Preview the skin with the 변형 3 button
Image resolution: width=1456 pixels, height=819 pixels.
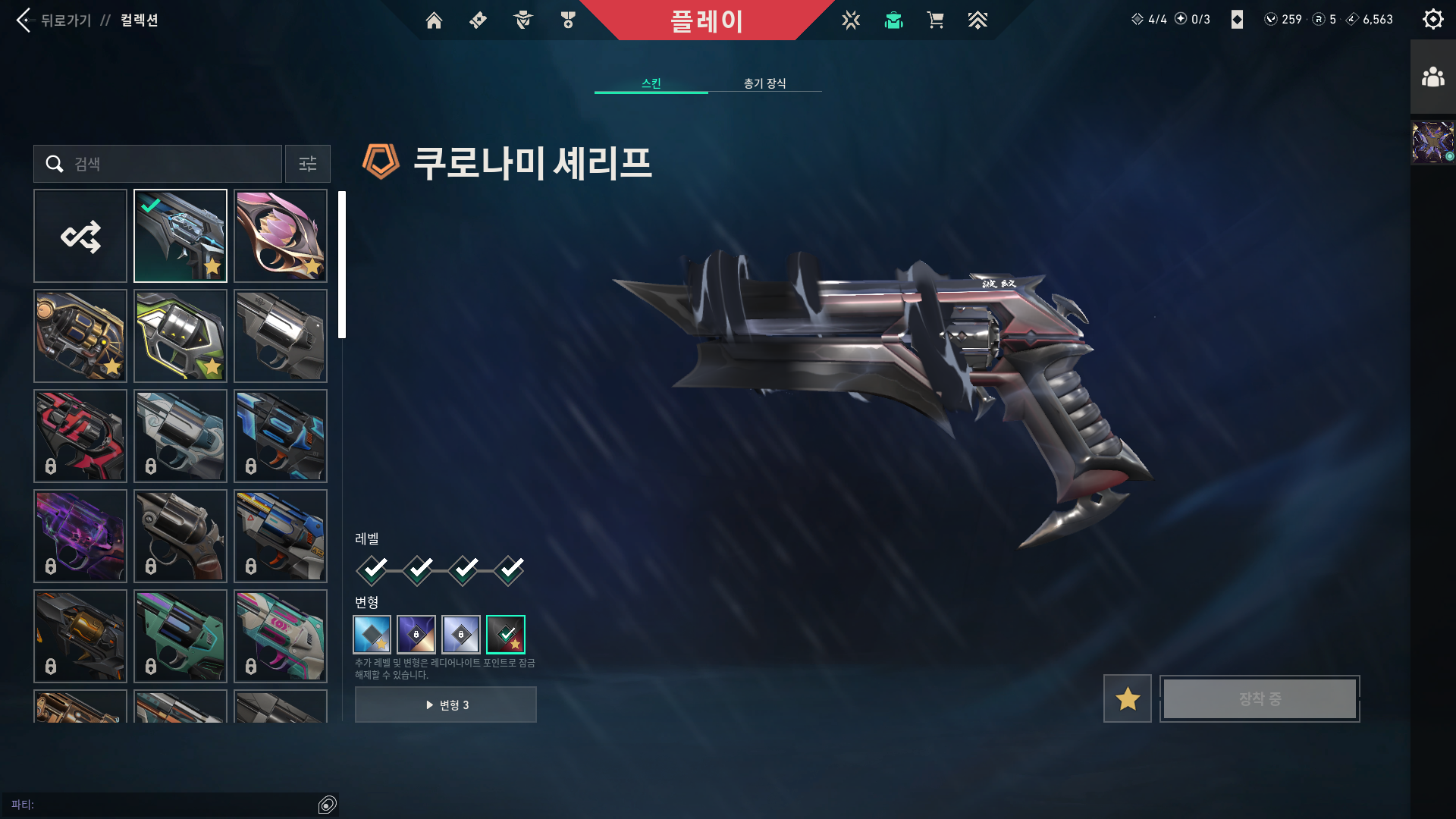446,704
